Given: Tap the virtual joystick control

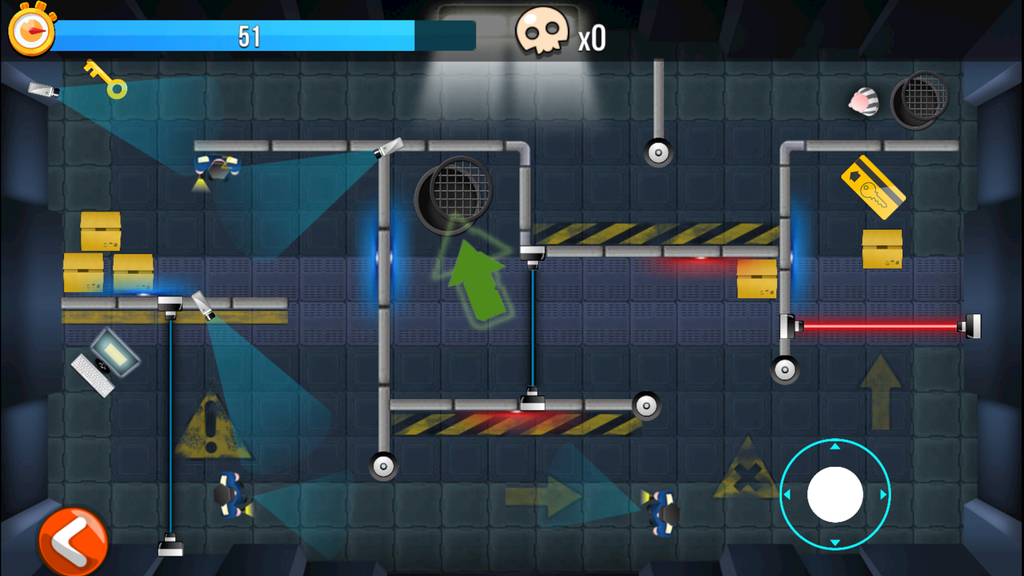Looking at the screenshot, I should pos(835,494).
